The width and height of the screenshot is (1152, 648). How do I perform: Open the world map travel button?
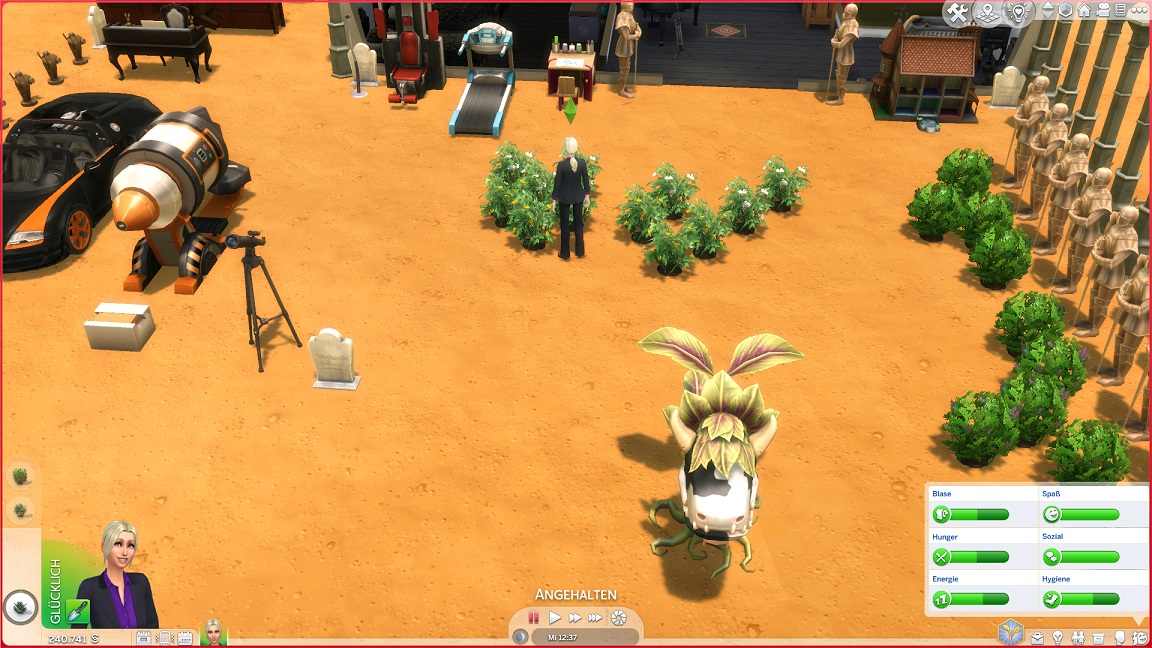(x=989, y=13)
